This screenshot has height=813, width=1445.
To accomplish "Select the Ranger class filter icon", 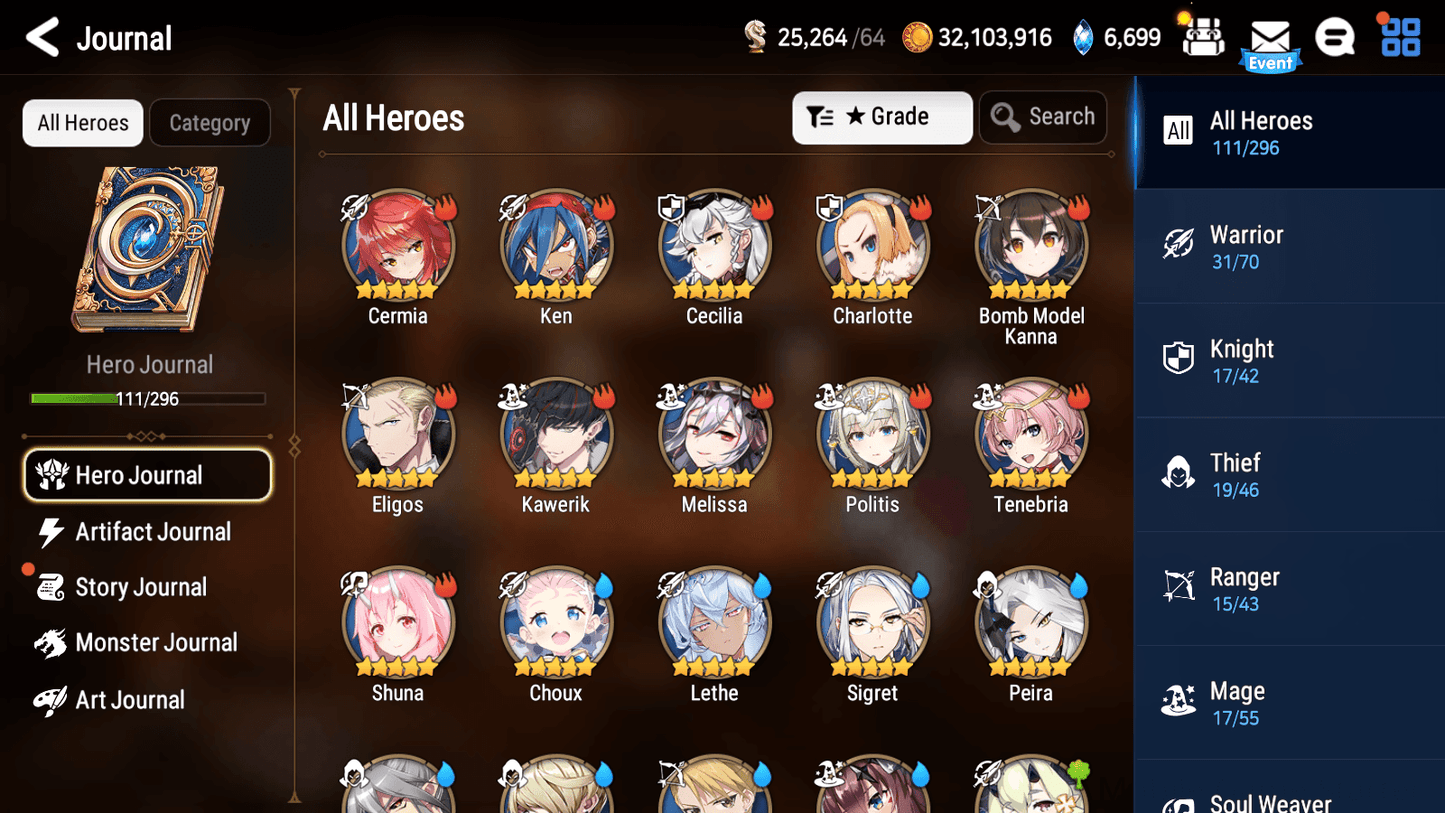I will click(1178, 586).
